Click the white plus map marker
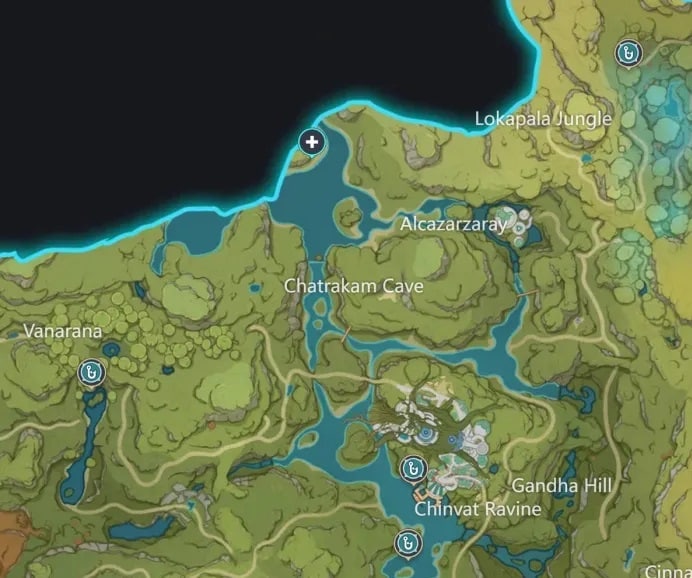The height and width of the screenshot is (578, 692). [312, 143]
